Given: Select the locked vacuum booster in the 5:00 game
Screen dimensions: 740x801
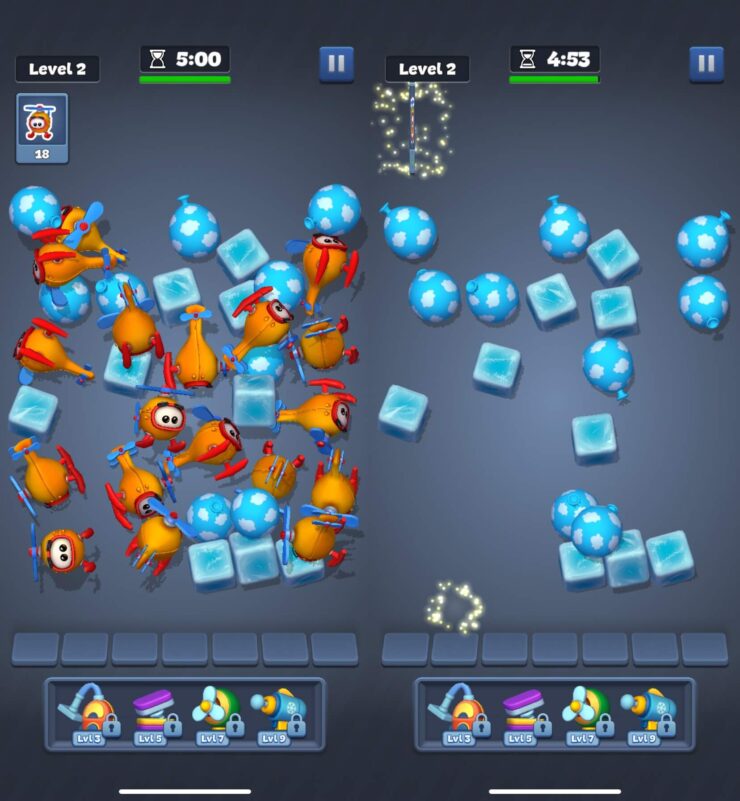Looking at the screenshot, I should pyautogui.click(x=88, y=712).
